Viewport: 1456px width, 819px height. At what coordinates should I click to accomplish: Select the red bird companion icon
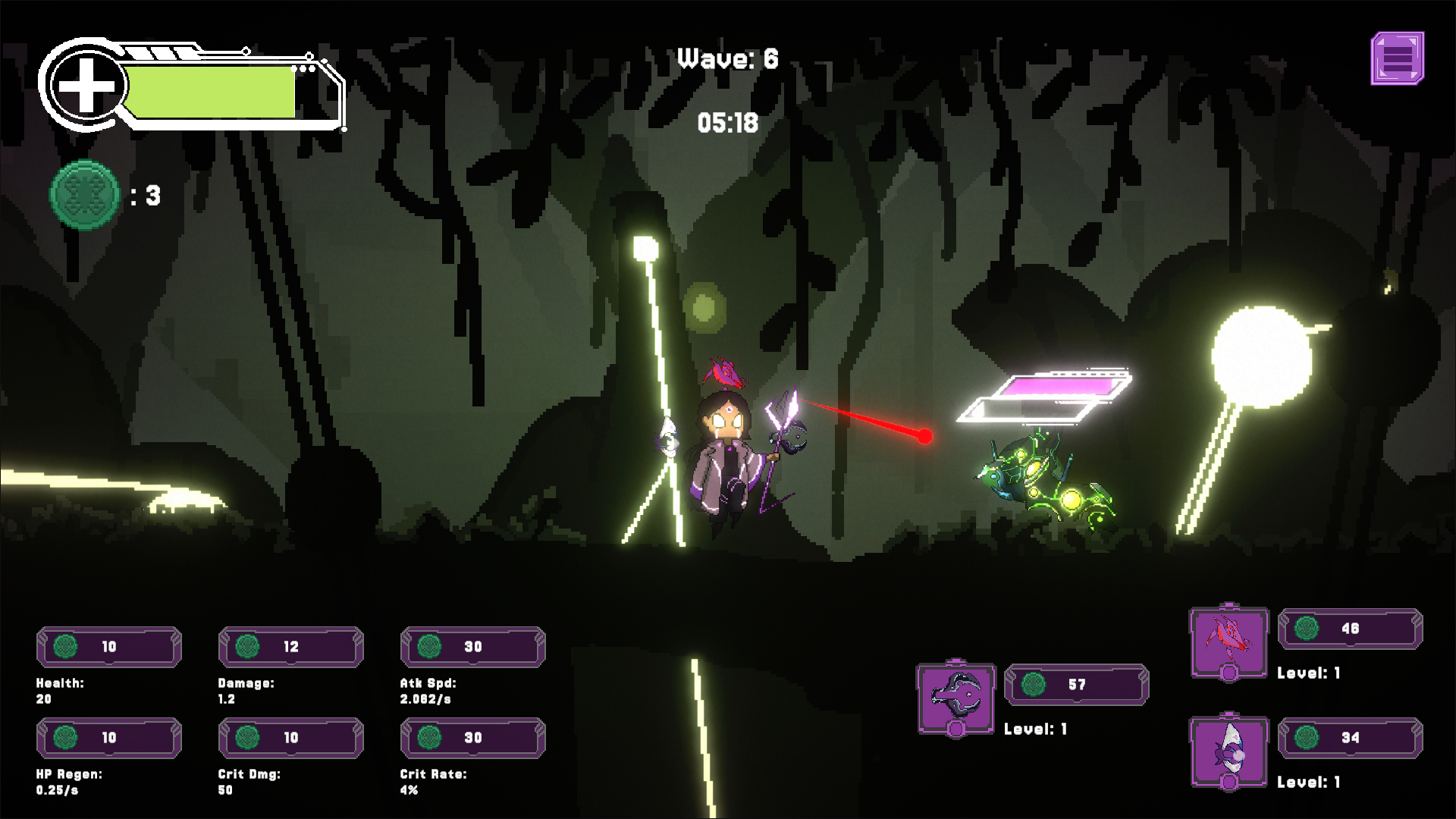tap(1228, 642)
